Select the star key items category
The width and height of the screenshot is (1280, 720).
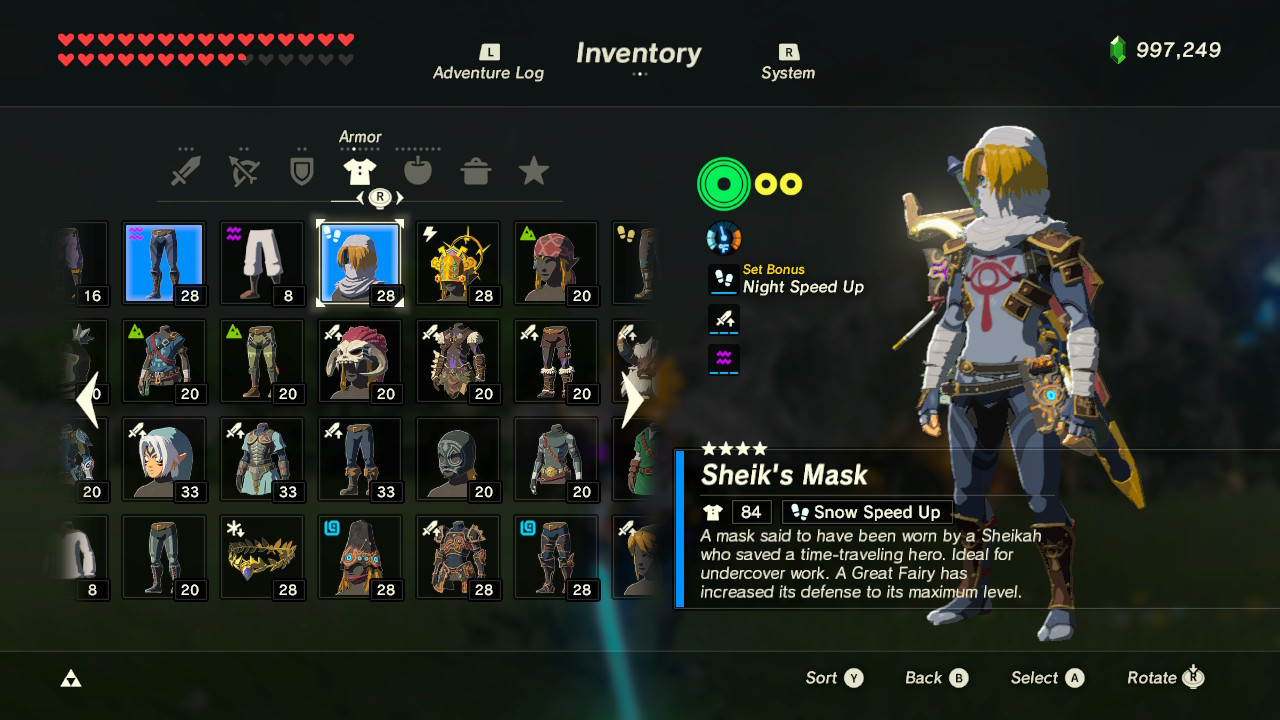(533, 170)
